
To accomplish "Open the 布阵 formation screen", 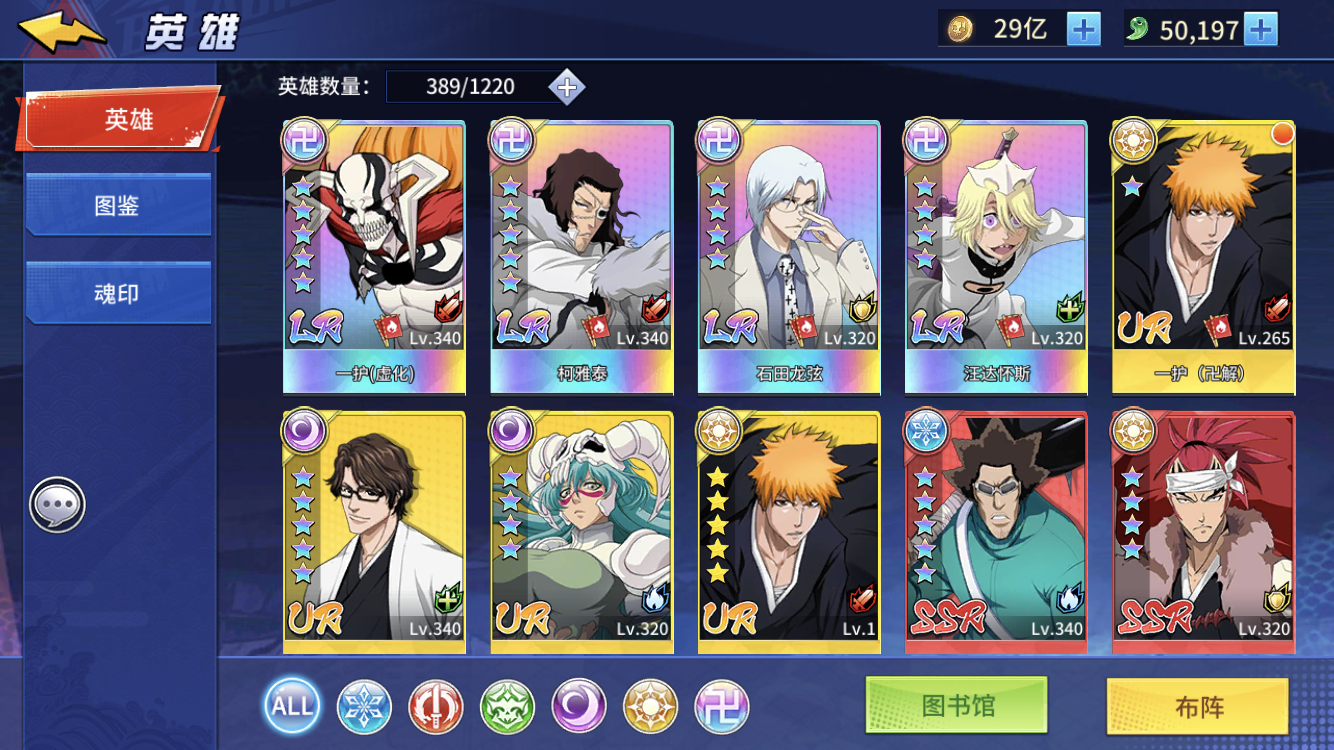I will 1197,707.
